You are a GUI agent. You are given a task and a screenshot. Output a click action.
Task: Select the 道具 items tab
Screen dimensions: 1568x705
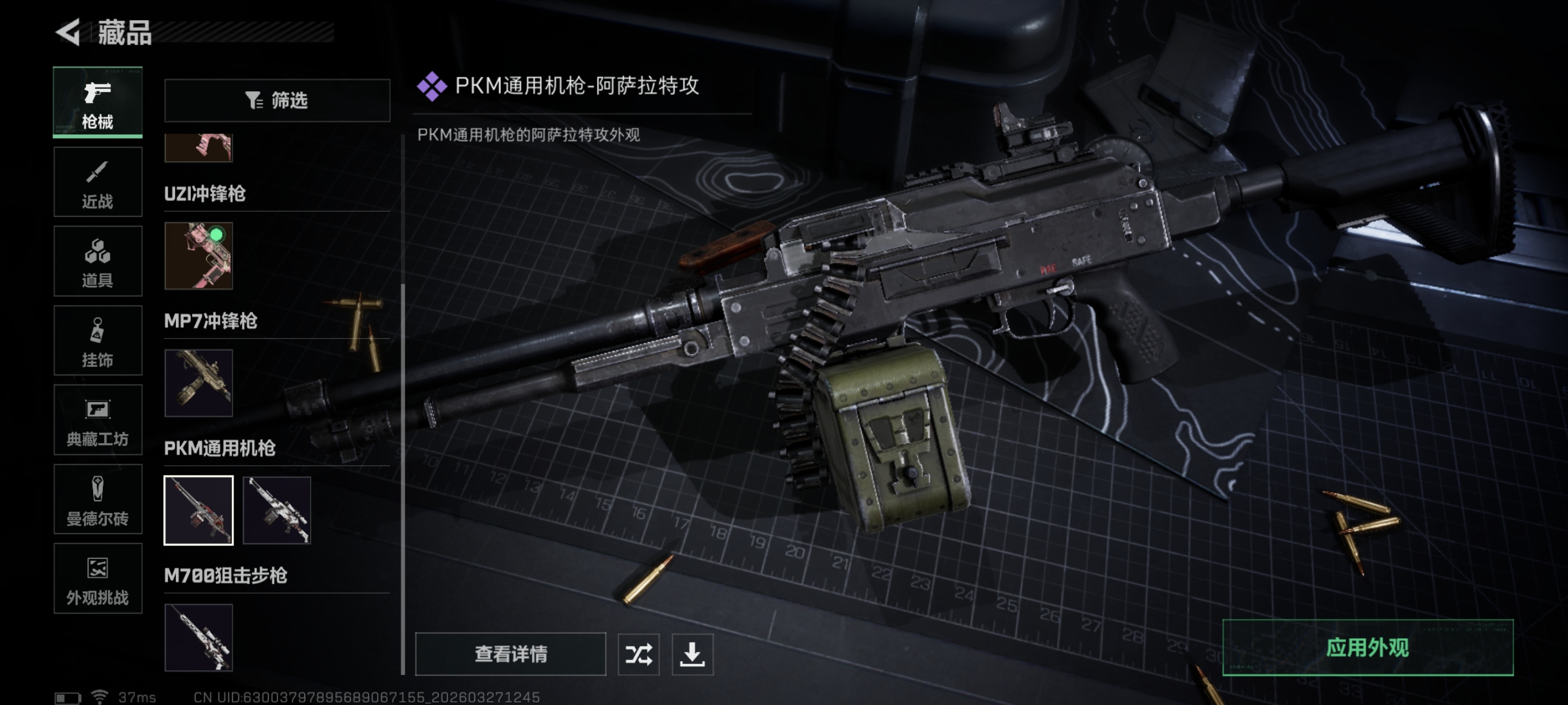click(97, 261)
